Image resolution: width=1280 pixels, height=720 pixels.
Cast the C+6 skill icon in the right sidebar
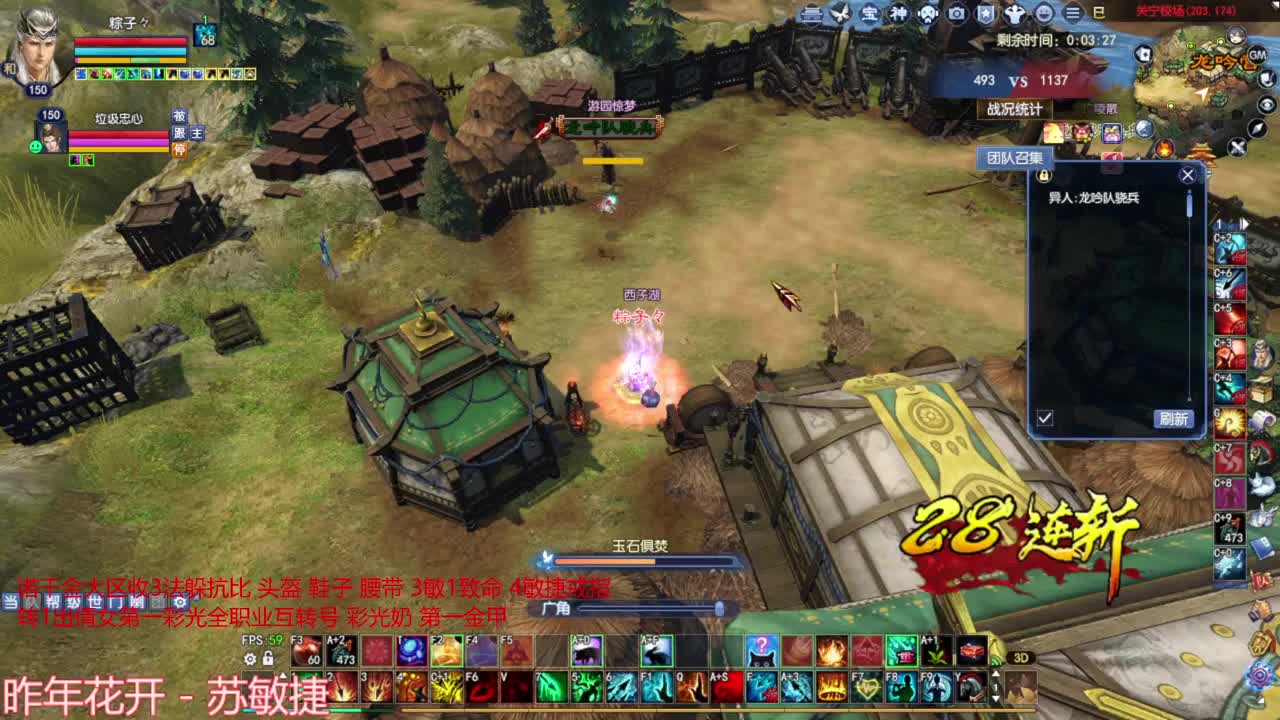coord(1230,282)
